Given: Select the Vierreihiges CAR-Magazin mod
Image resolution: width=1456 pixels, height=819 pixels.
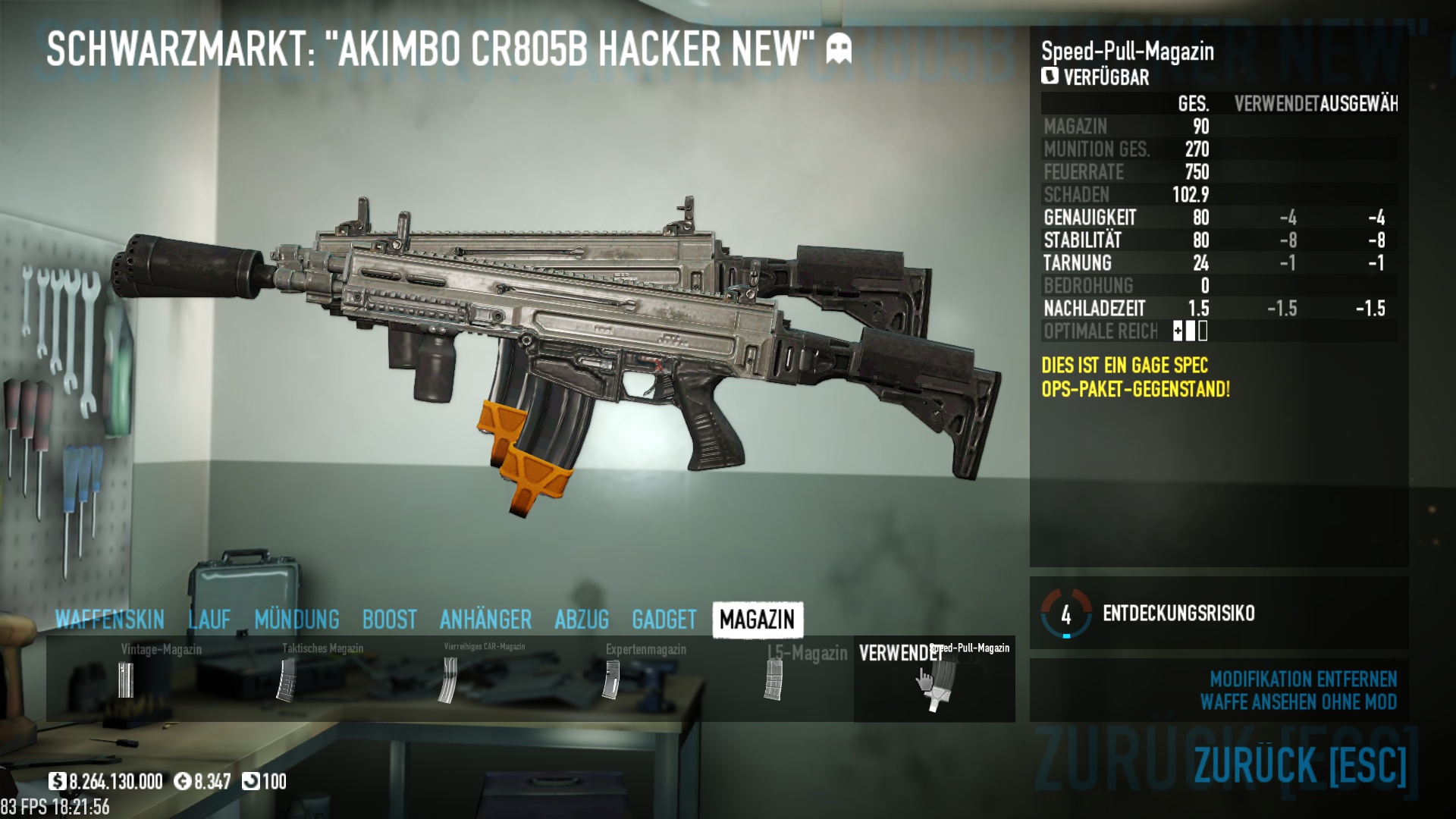Looking at the screenshot, I should tap(449, 679).
